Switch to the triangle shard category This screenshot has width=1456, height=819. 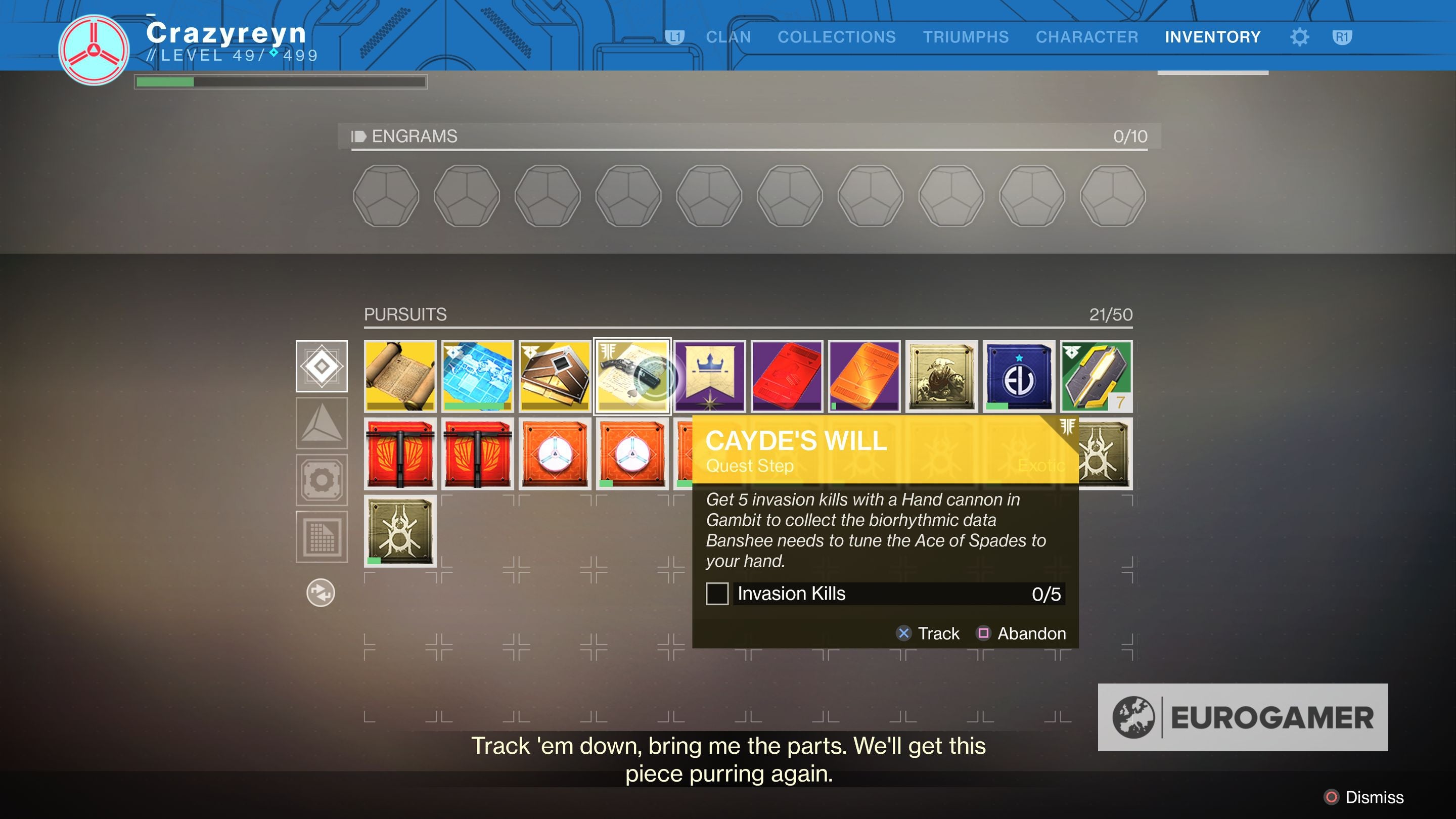coord(322,423)
